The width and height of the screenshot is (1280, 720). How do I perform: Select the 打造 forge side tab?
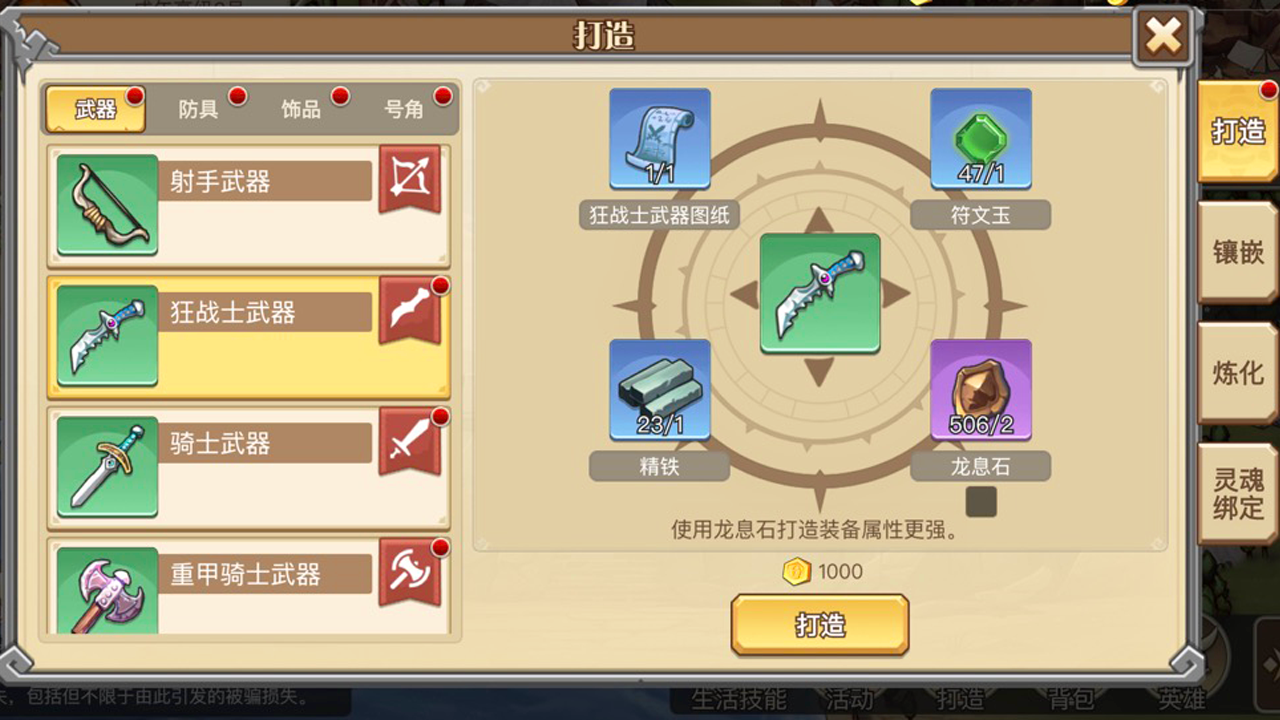(x=1238, y=131)
